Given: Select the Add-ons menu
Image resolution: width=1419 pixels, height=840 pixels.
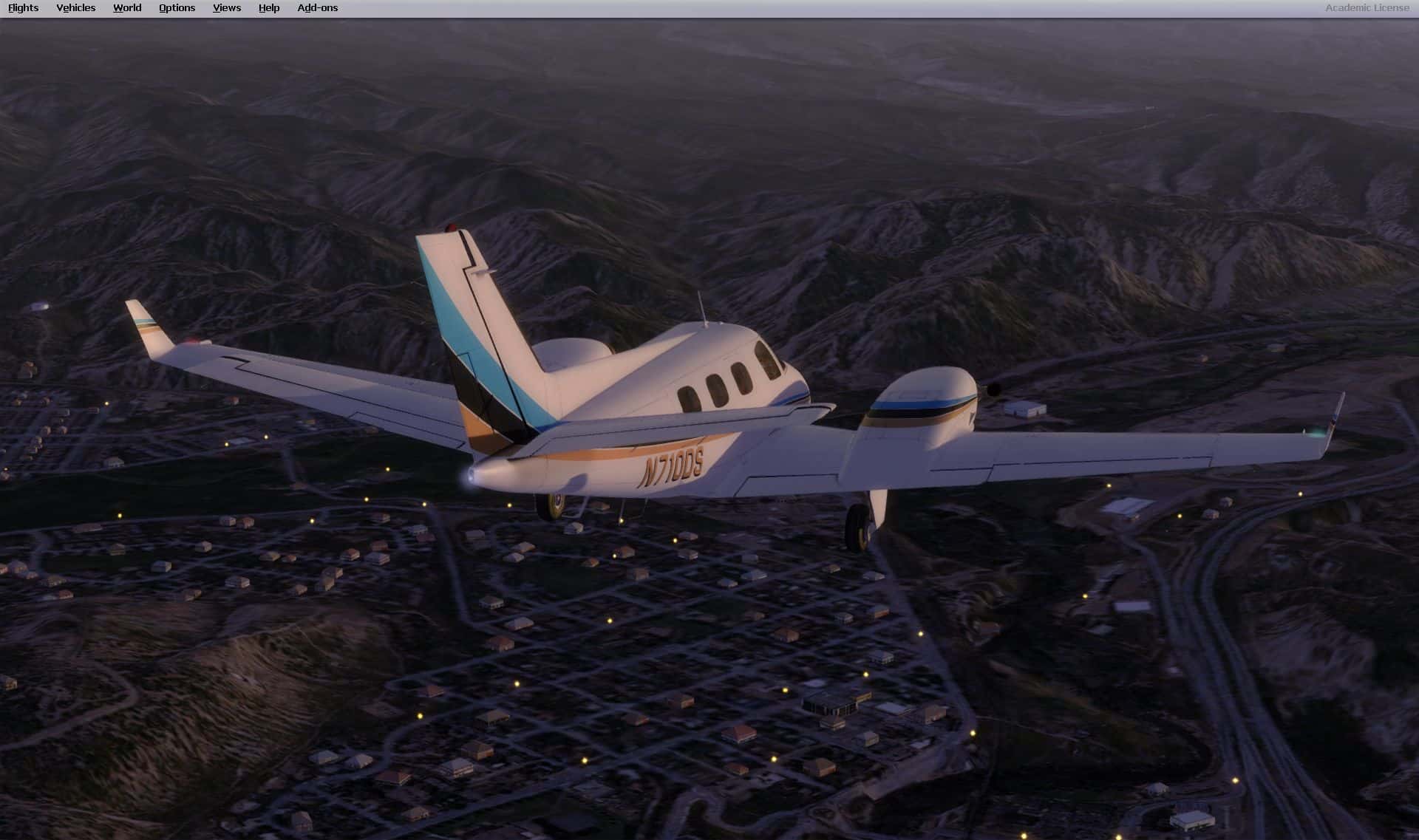Looking at the screenshot, I should 317,8.
